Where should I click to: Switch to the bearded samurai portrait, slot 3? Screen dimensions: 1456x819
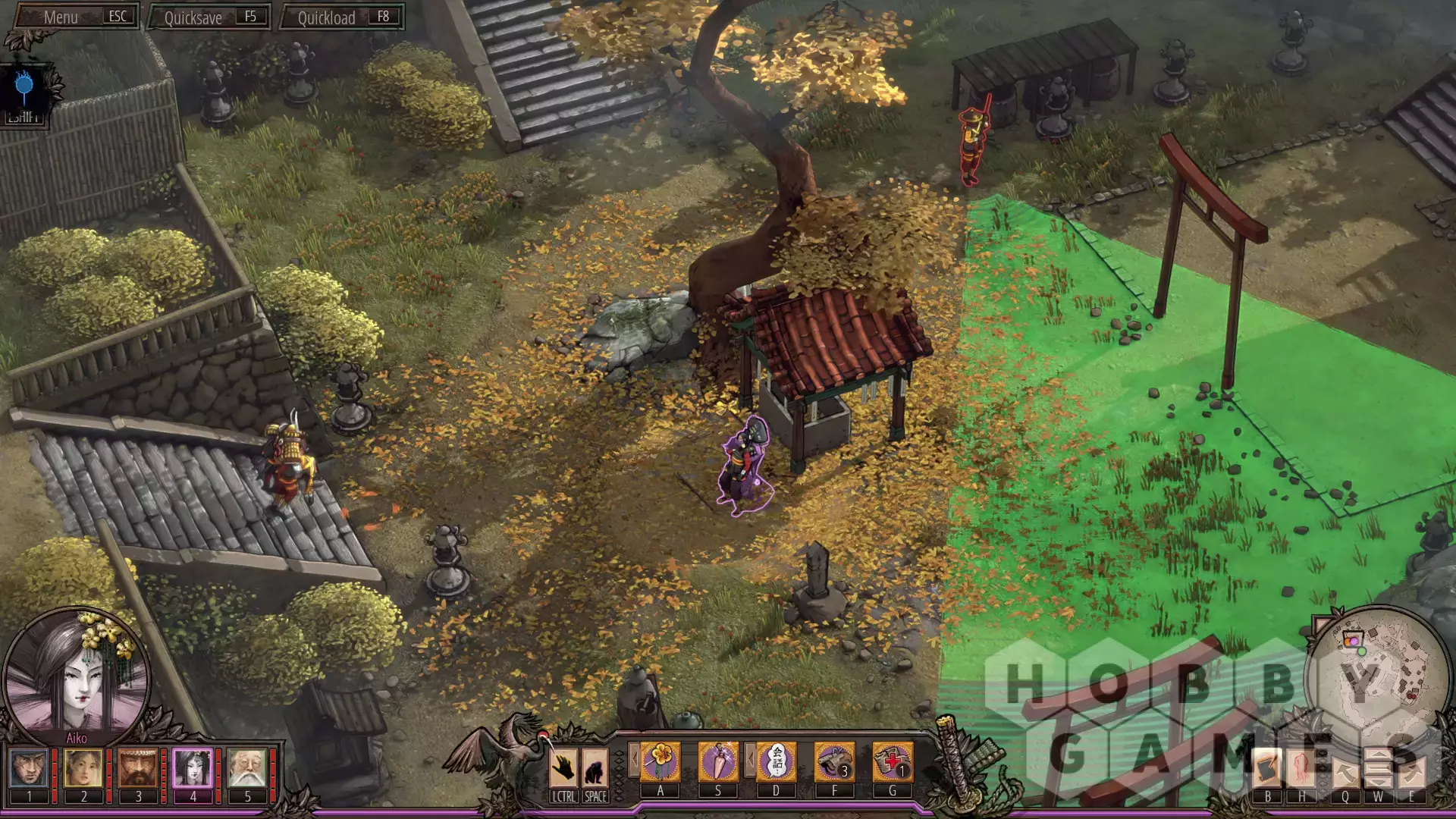click(138, 767)
